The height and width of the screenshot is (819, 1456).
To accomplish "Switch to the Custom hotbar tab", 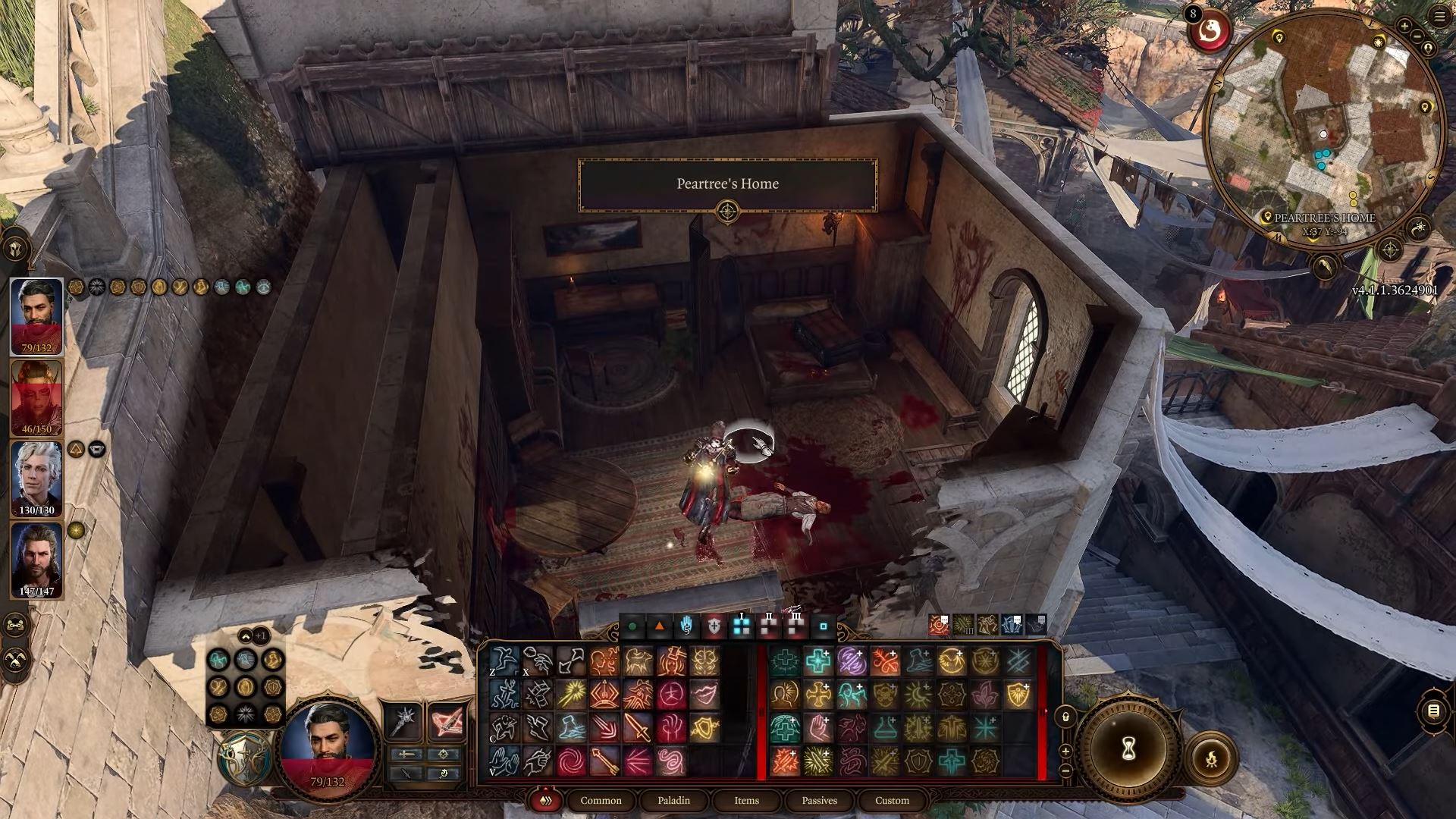I will 892,800.
